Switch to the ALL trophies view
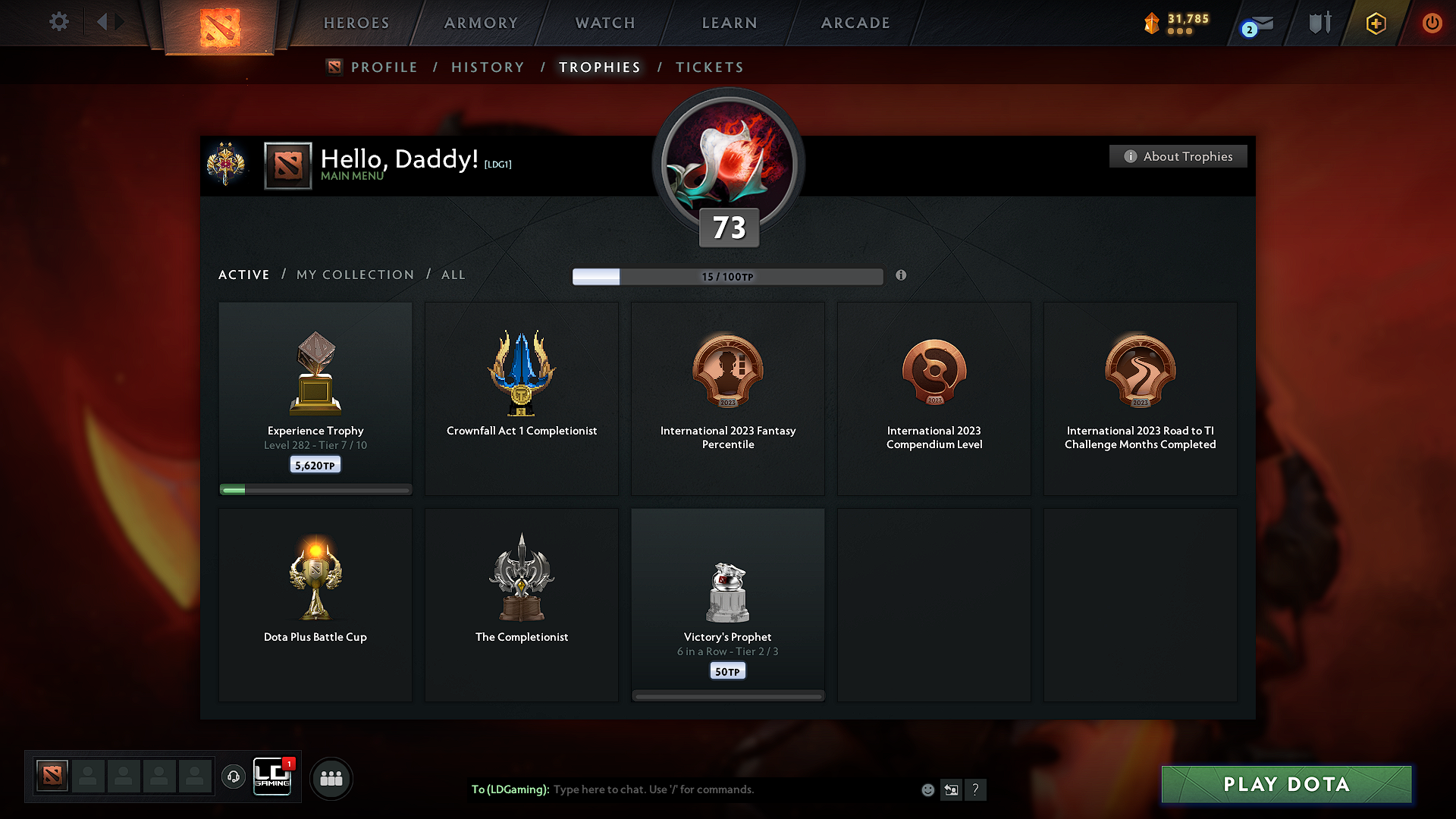1456x819 pixels. [453, 275]
